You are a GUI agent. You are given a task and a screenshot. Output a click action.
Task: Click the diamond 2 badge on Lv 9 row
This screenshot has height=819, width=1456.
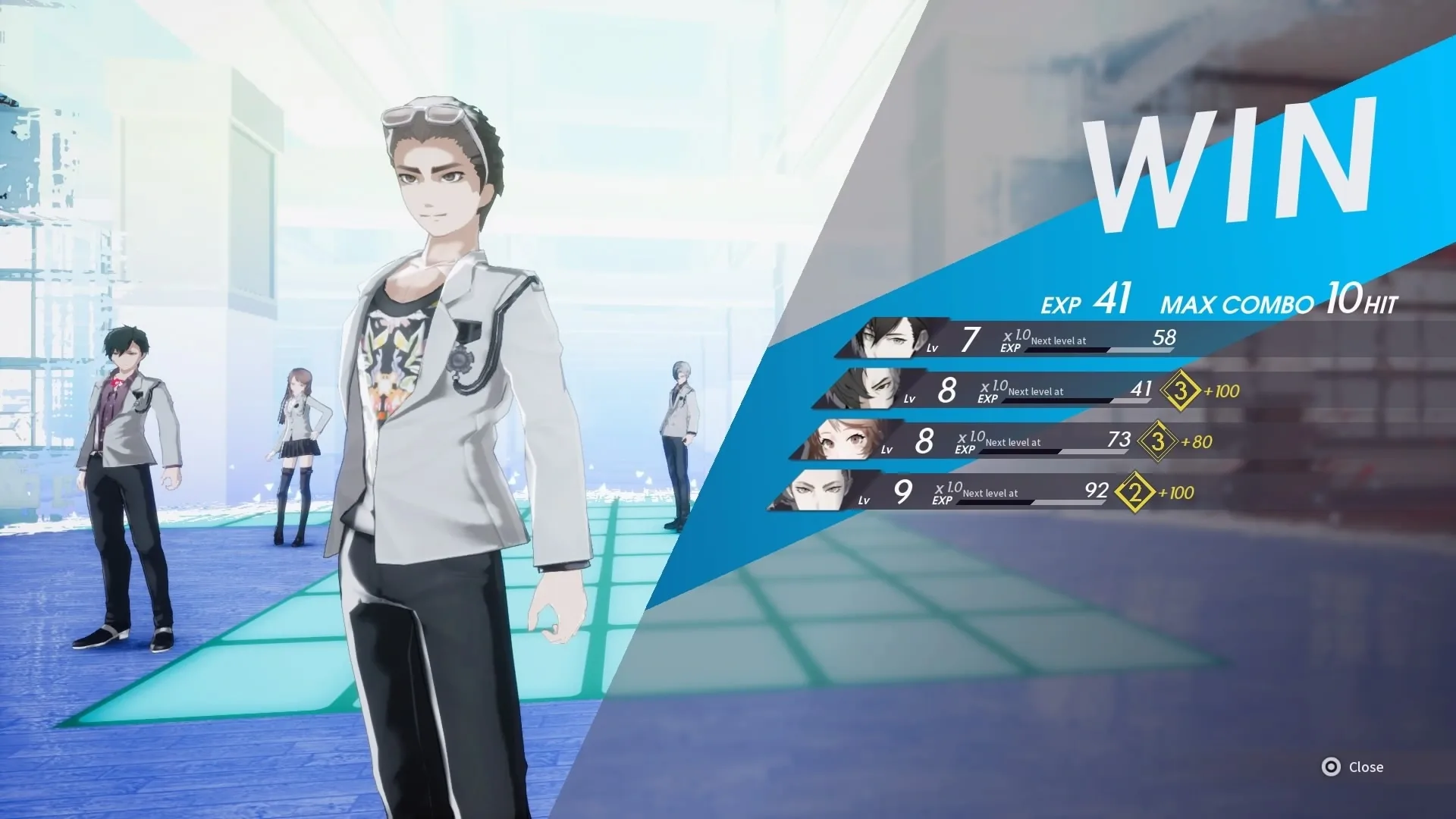(1134, 493)
